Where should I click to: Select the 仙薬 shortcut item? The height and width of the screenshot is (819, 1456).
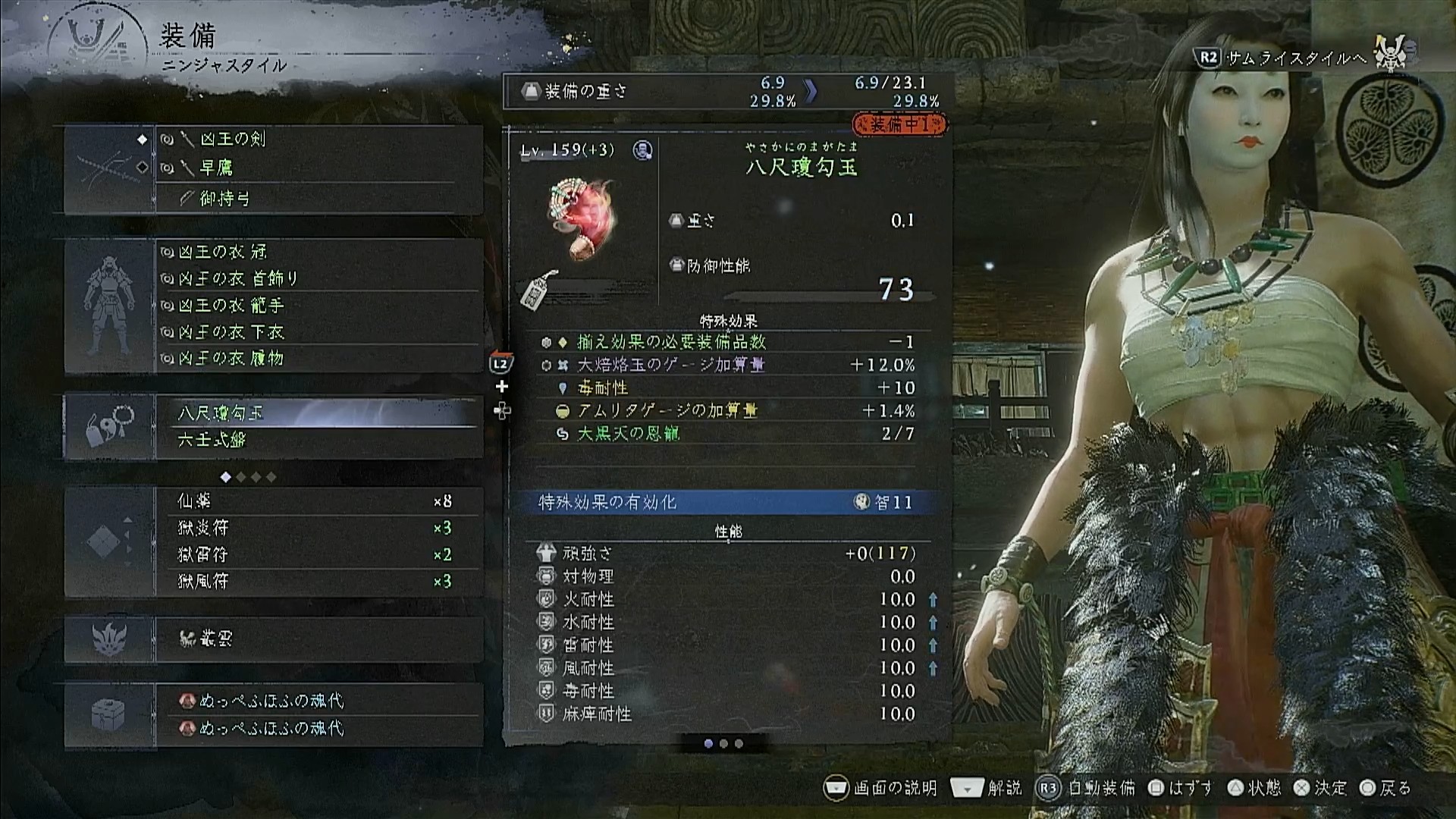[x=318, y=501]
